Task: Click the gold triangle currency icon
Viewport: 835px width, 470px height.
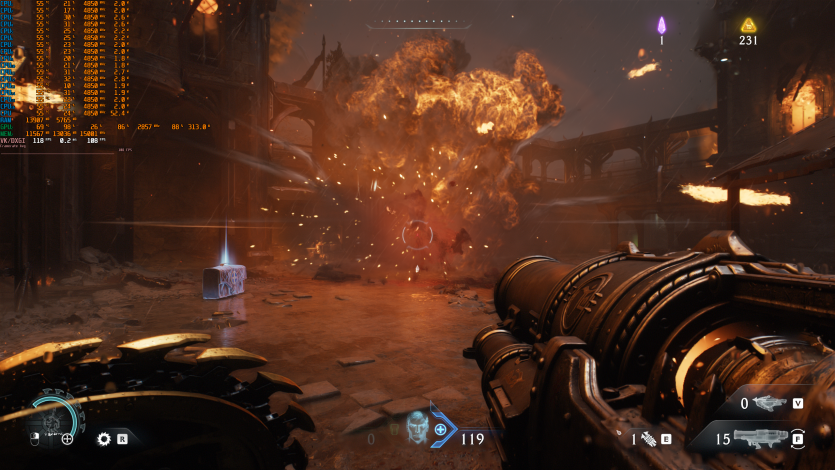Action: (748, 25)
